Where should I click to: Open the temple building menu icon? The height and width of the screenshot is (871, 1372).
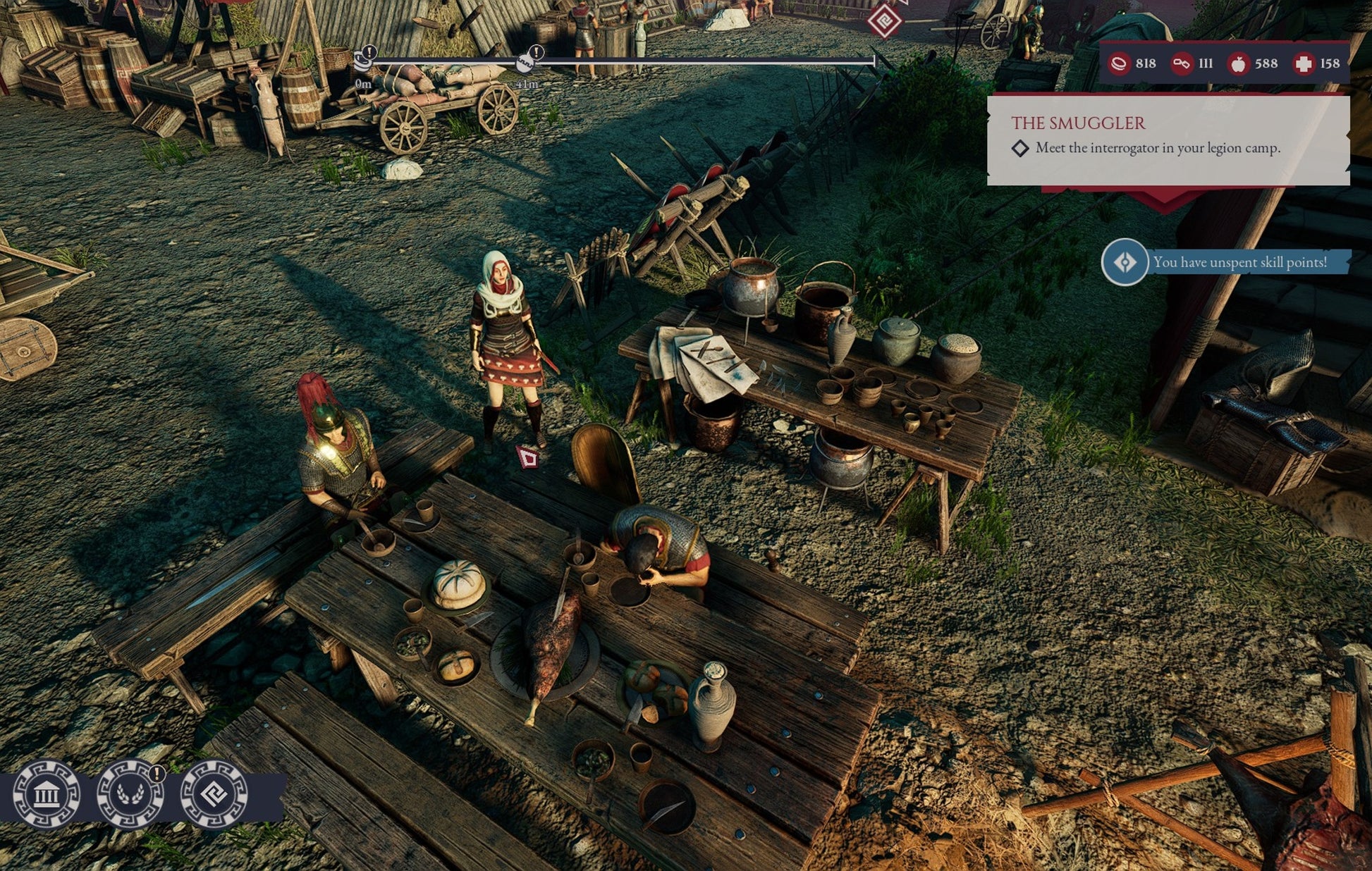pos(47,794)
